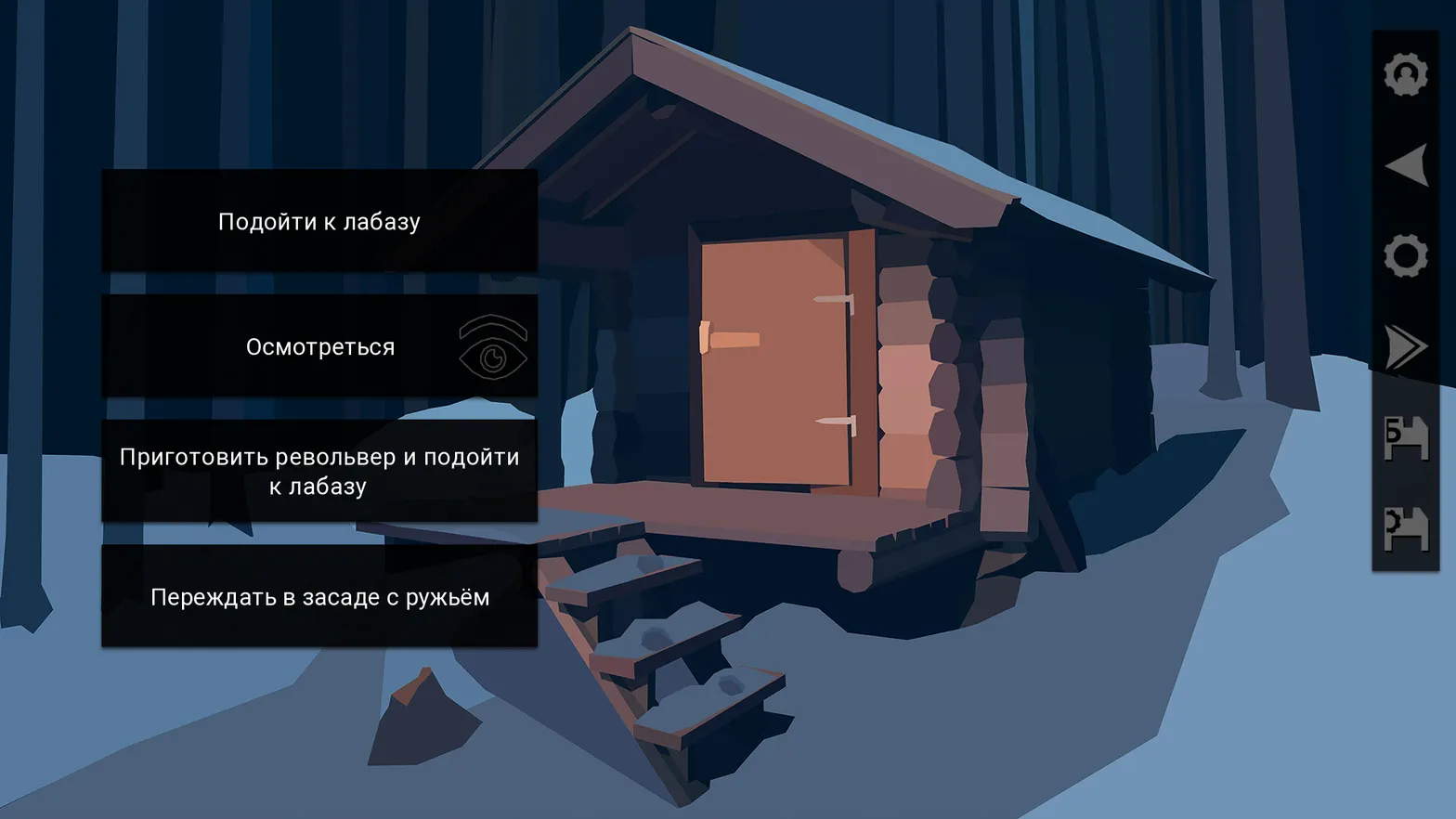Select Приготовить револьвер и подойти к лабазу

tap(319, 472)
